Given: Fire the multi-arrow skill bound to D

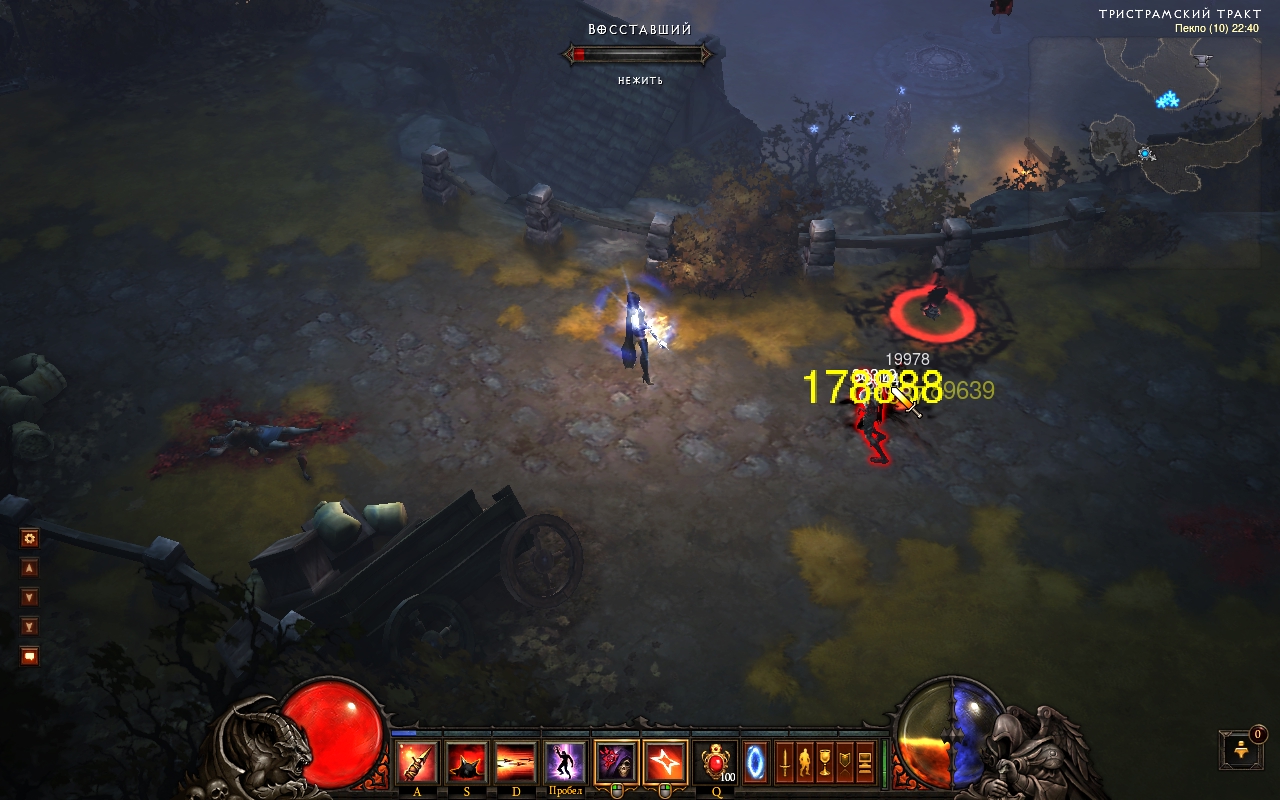Looking at the screenshot, I should coord(515,763).
